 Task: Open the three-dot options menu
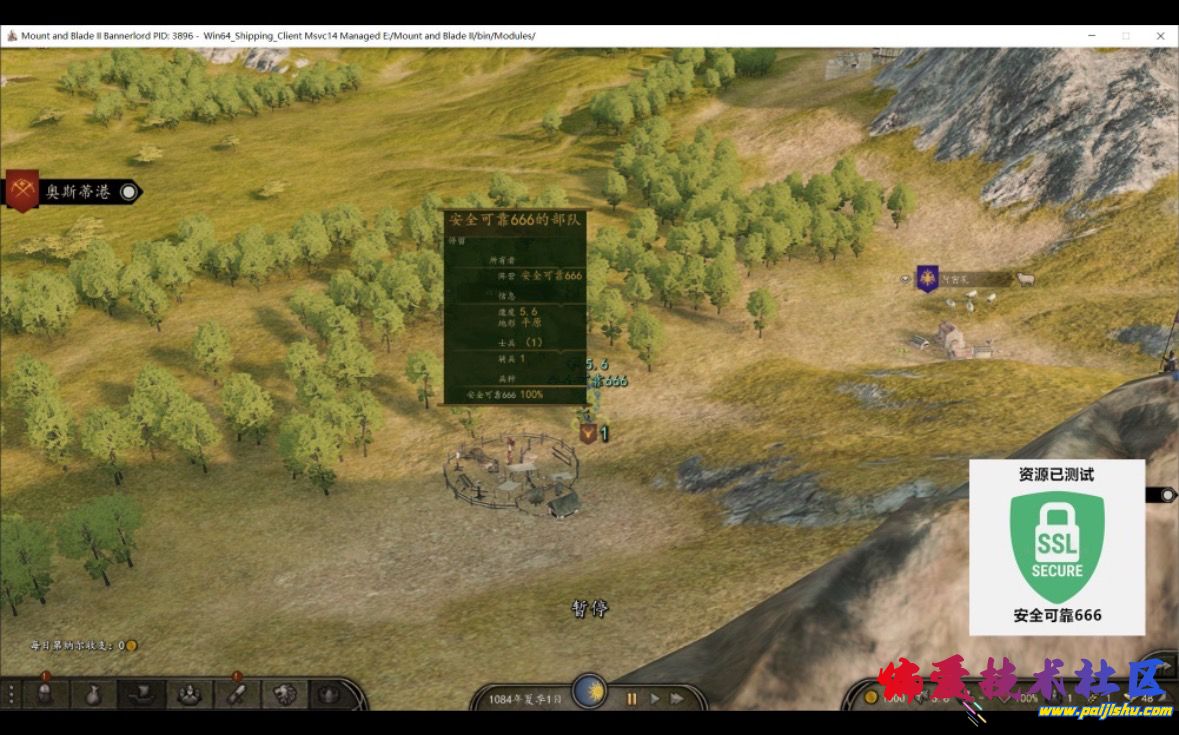tap(11, 693)
